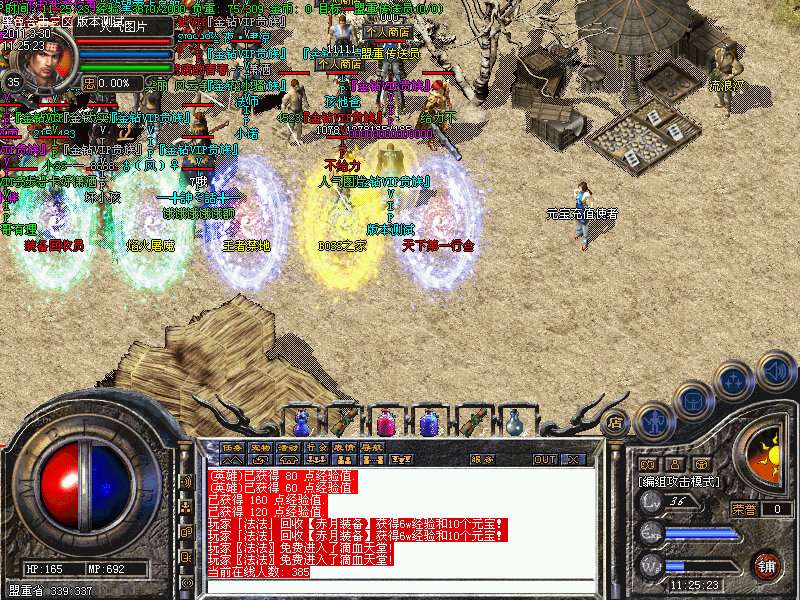Open the 表情 emotes tab

pos(344,446)
